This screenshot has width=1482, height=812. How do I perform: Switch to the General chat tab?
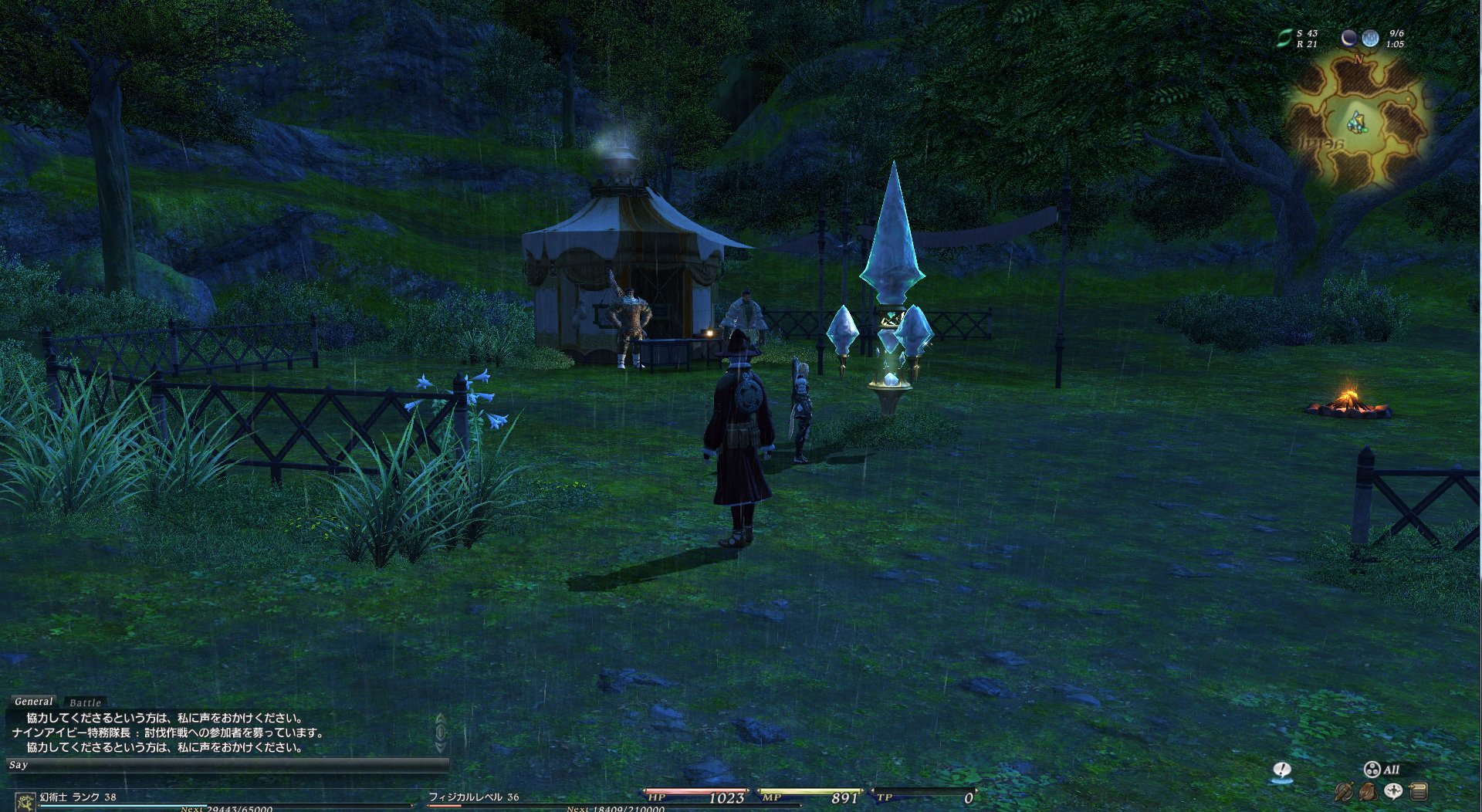click(34, 702)
